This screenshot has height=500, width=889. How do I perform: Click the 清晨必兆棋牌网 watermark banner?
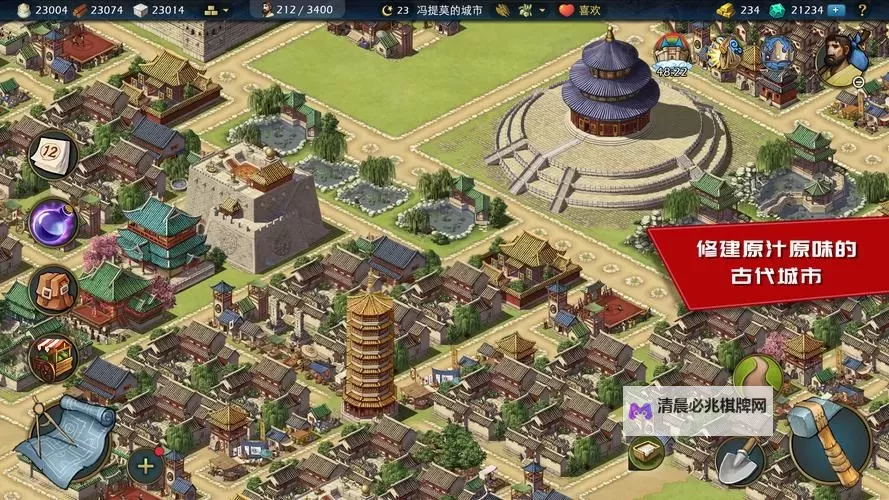click(697, 408)
